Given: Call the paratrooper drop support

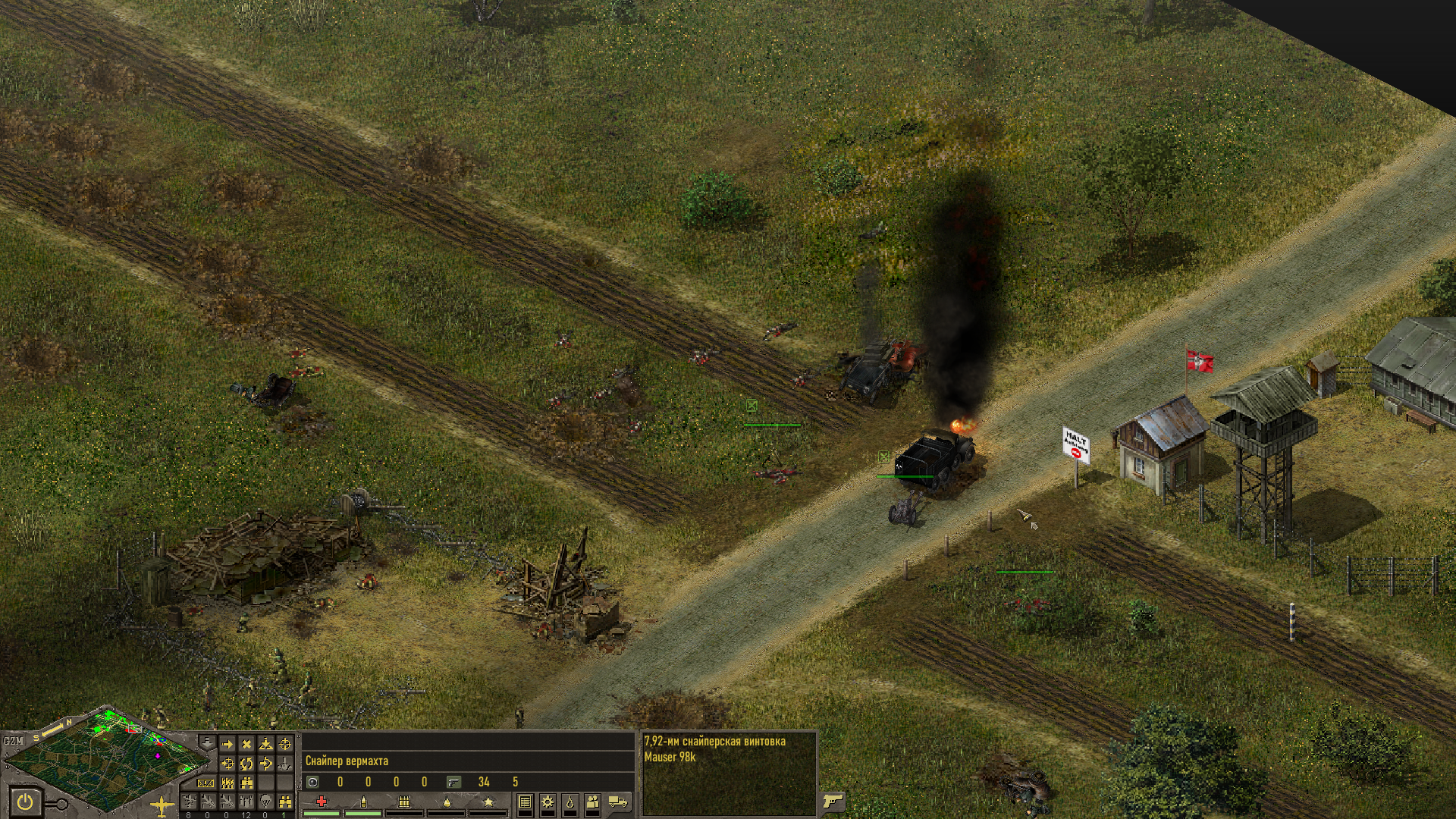Looking at the screenshot, I should coord(265,802).
